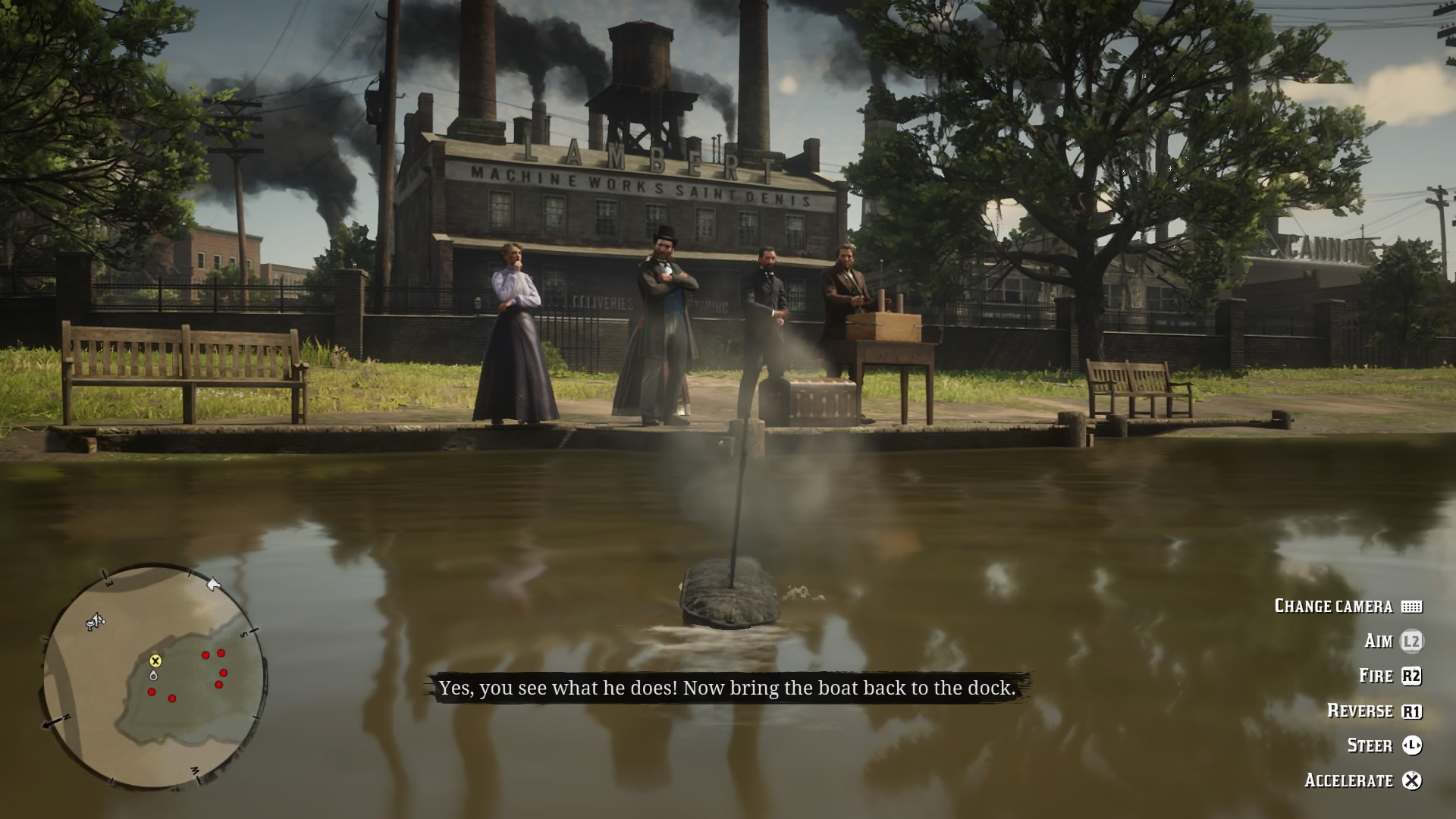Click the white horse icon on minimap edge

(213, 584)
